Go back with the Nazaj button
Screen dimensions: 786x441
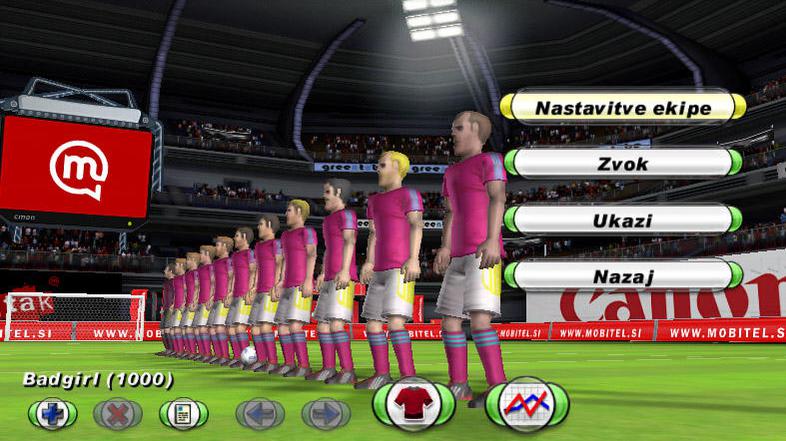pos(623,274)
